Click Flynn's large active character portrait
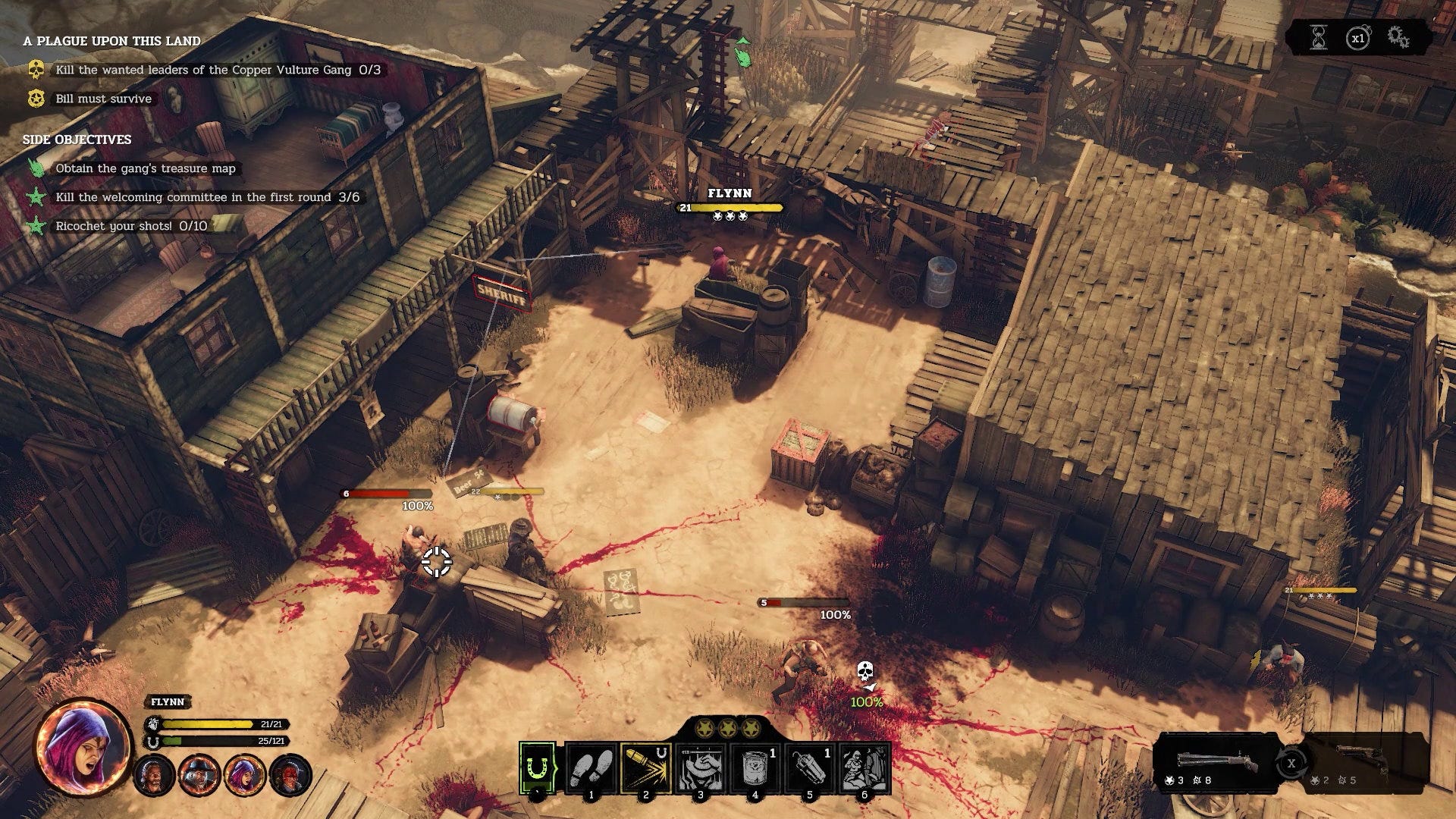This screenshot has width=1456, height=819. click(83, 745)
